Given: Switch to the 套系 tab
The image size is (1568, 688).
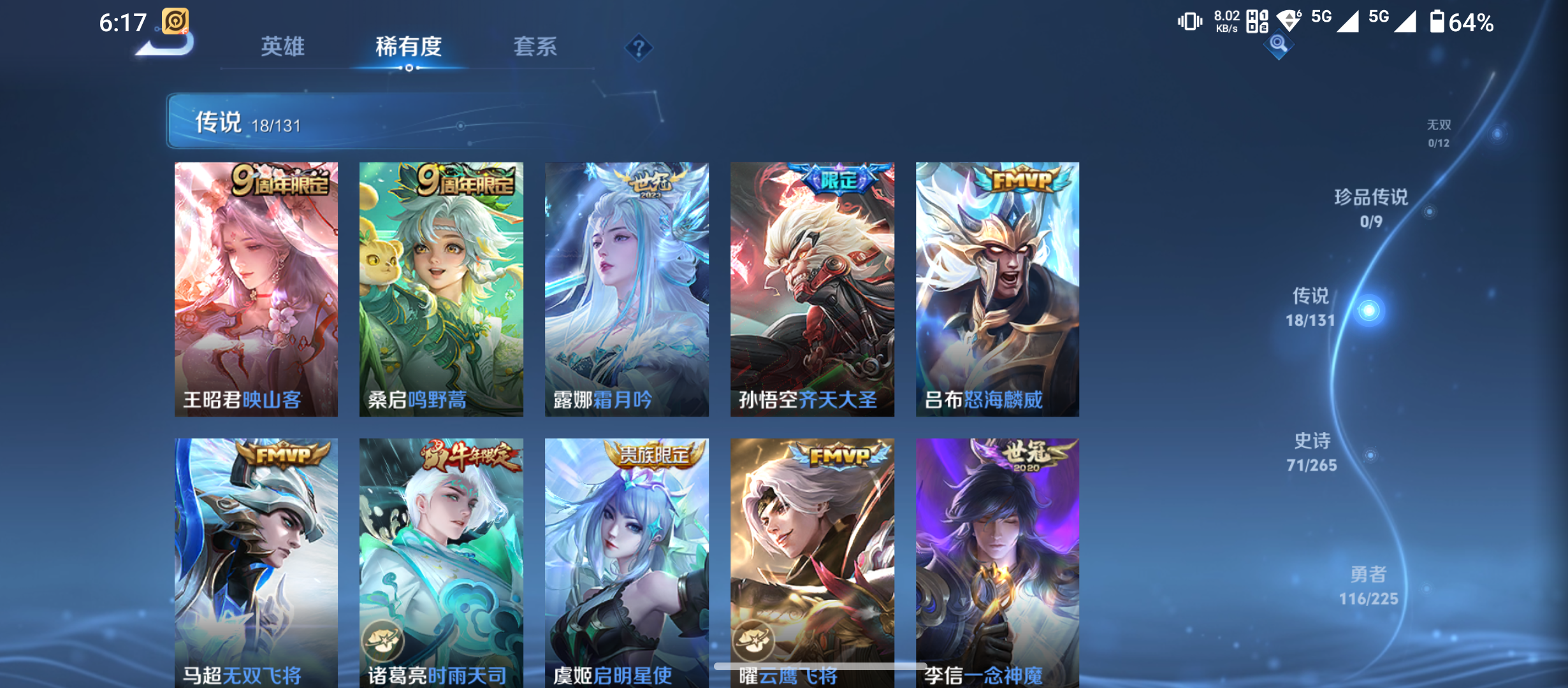Looking at the screenshot, I should pos(537,46).
